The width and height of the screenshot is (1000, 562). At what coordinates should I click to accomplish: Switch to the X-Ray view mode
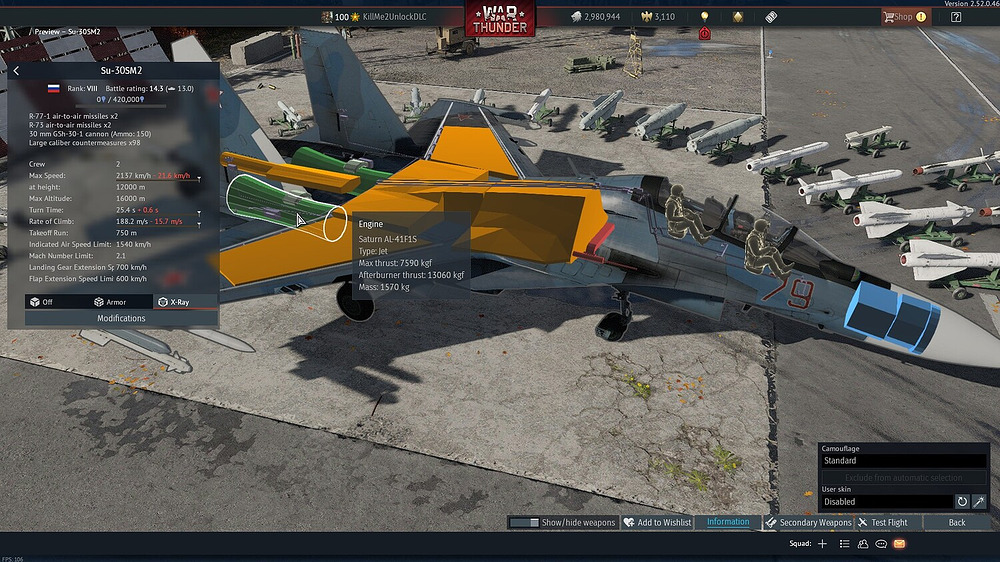[x=173, y=301]
